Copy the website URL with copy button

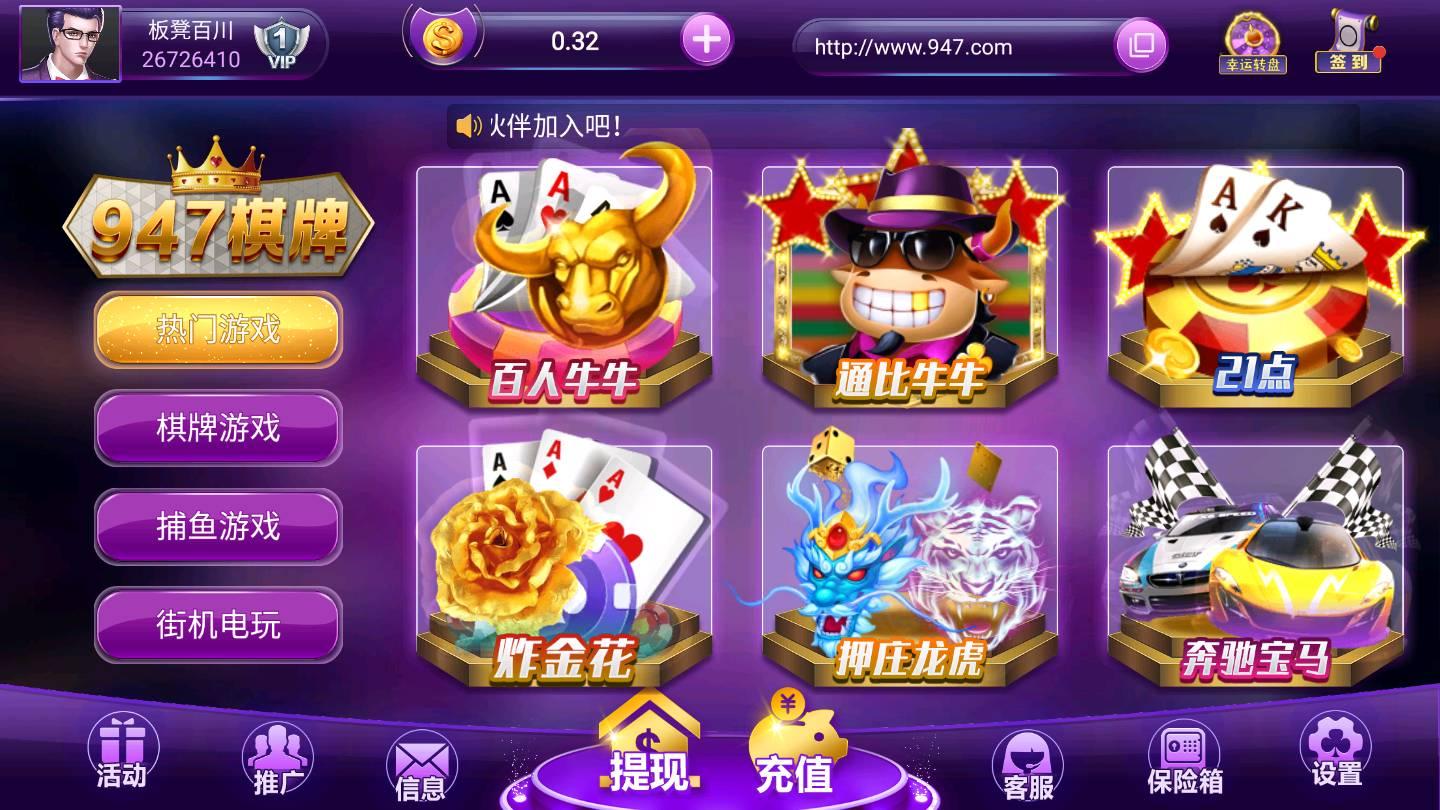1140,46
